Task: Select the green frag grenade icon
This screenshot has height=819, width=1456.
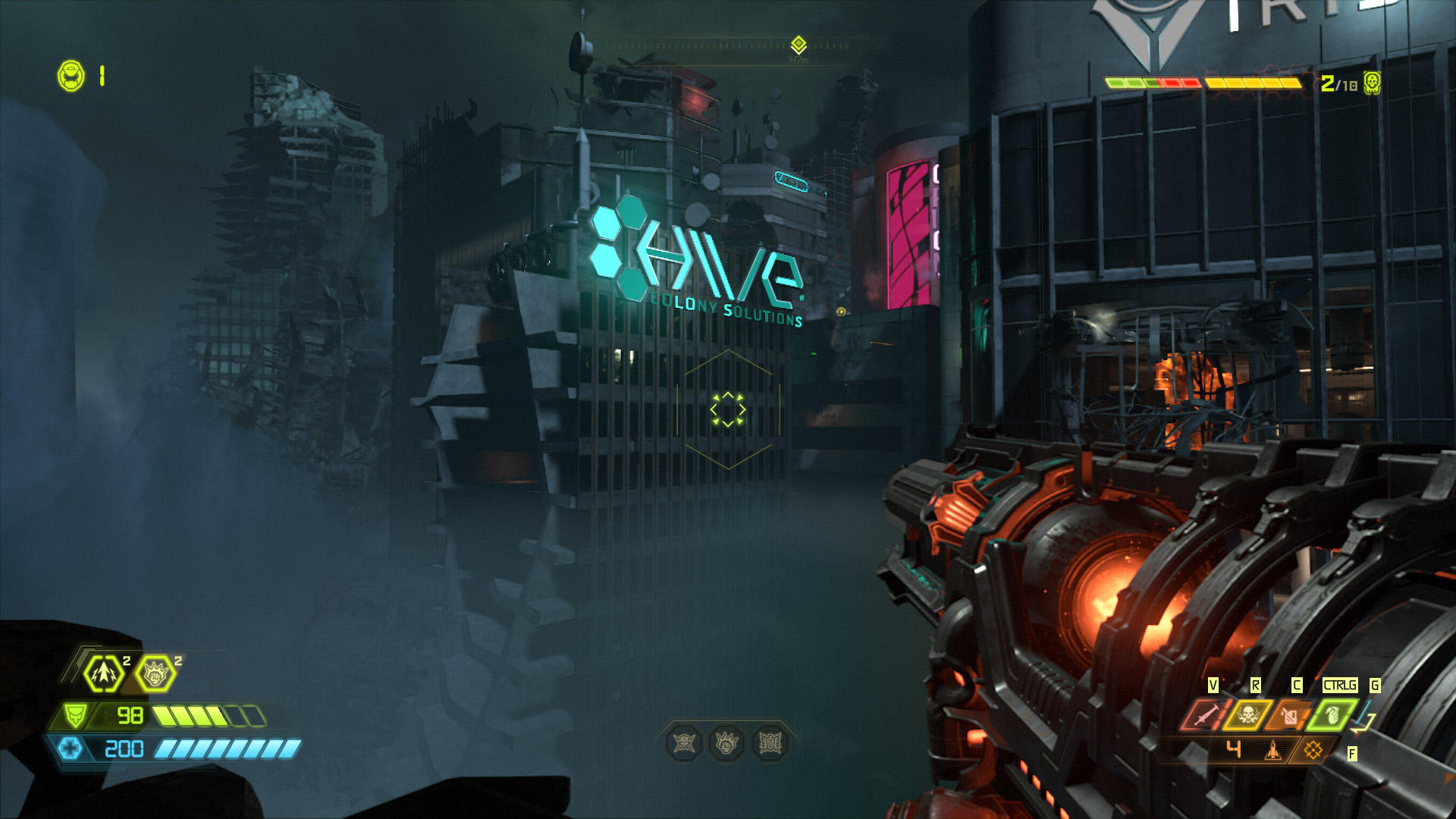Action: pyautogui.click(x=1332, y=714)
